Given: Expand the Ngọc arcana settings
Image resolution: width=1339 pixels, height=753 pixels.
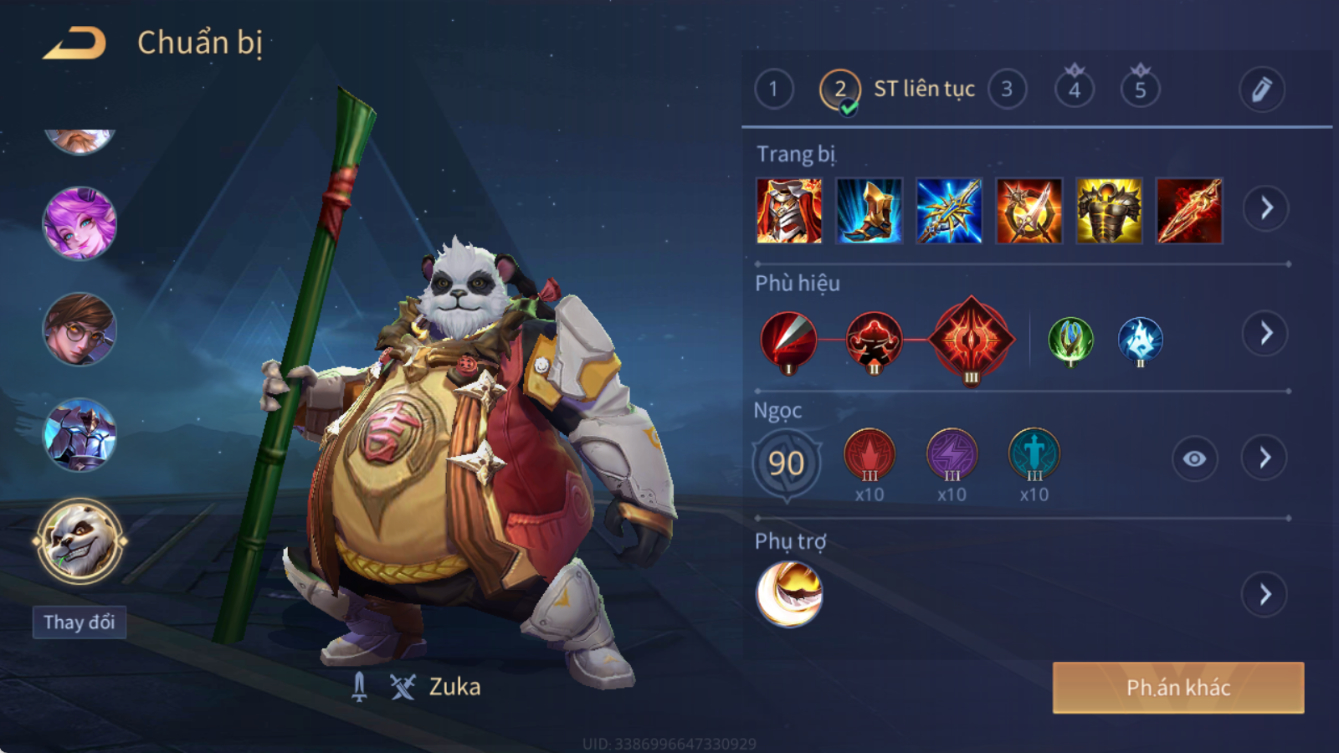Looking at the screenshot, I should coord(1264,458).
